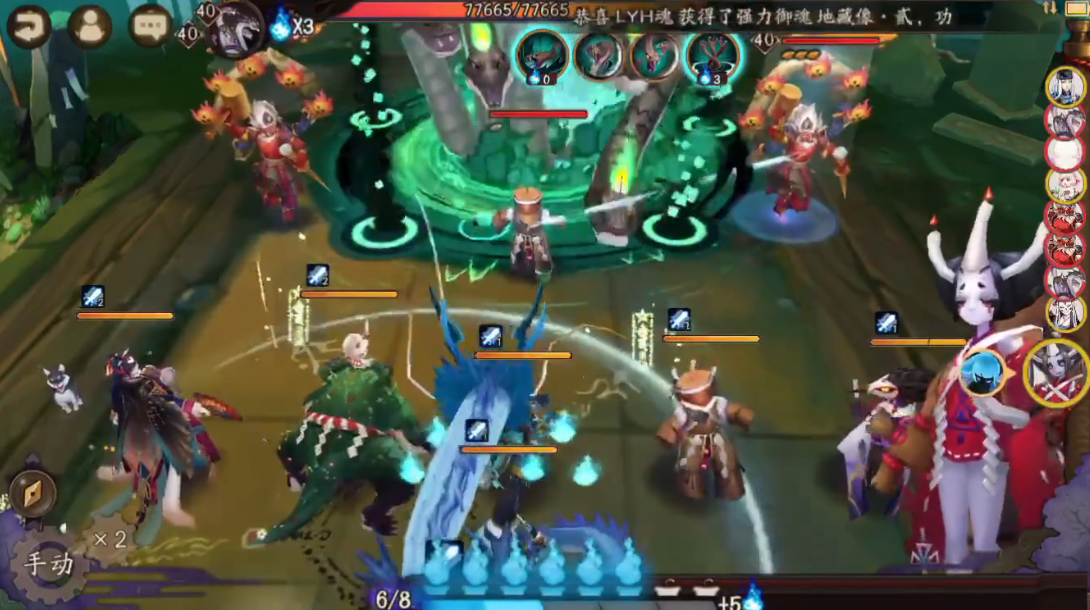Tap the back arrow button
The image size is (1090, 610).
(28, 26)
